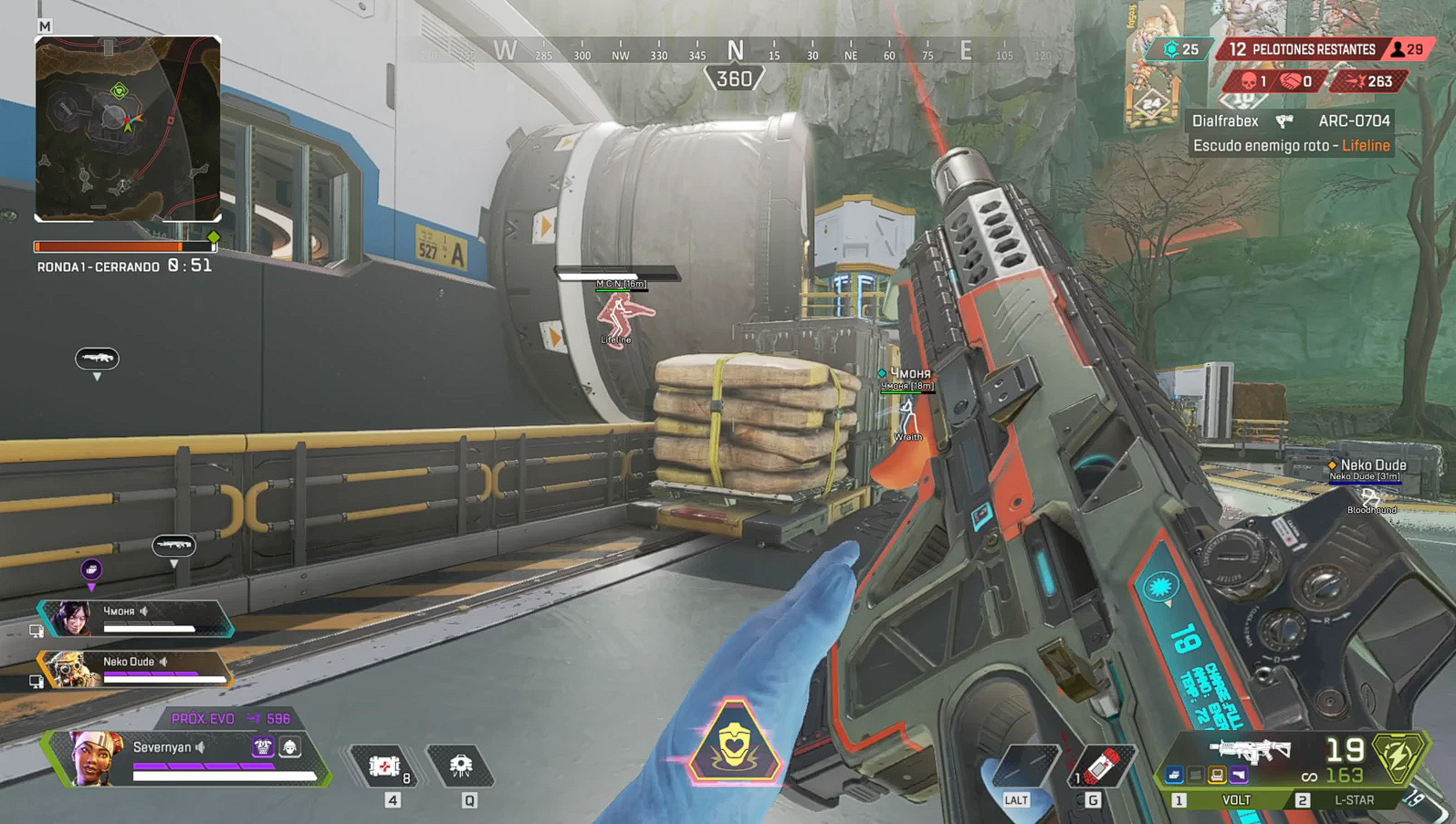Use the med kit healing item slot
The width and height of the screenshot is (1456, 824).
coord(386,767)
